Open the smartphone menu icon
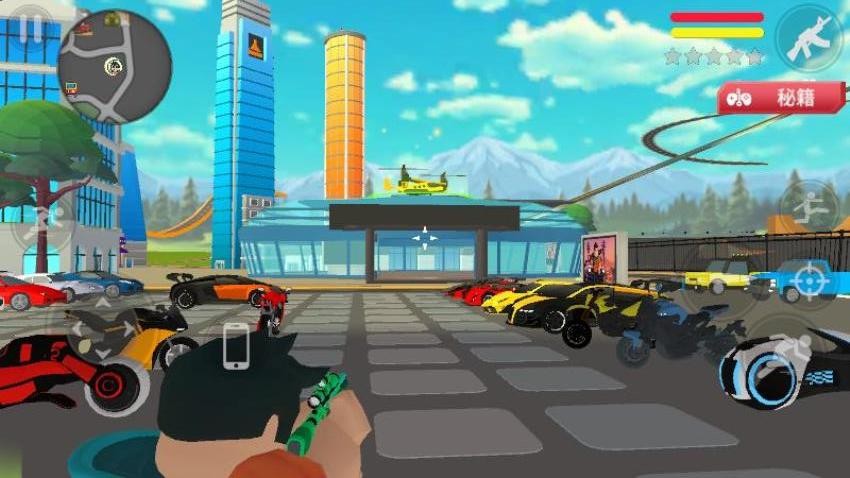This screenshot has height=478, width=850. pos(236,345)
